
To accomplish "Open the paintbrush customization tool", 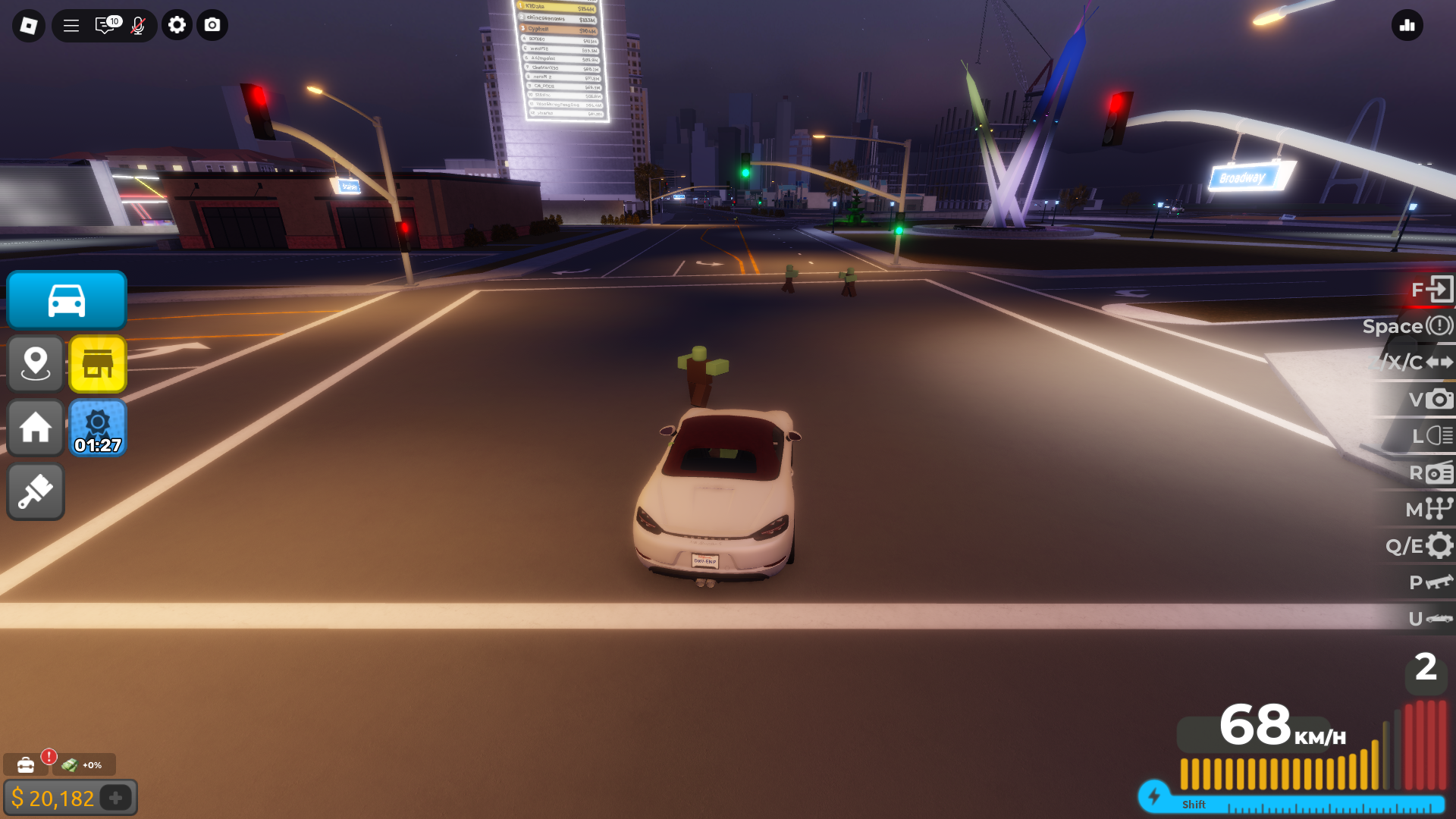I will tap(35, 491).
